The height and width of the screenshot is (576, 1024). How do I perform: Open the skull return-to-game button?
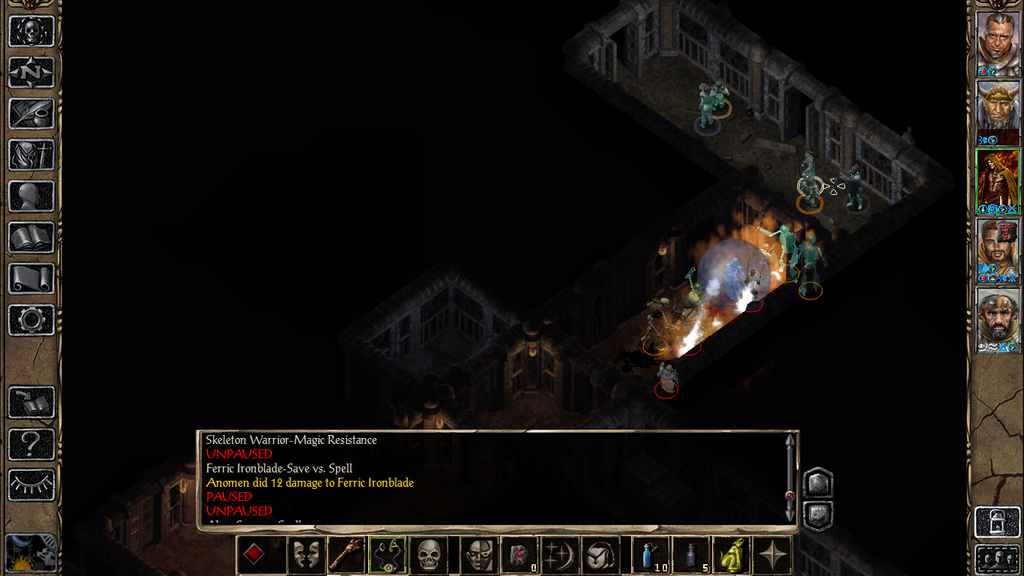(x=31, y=31)
